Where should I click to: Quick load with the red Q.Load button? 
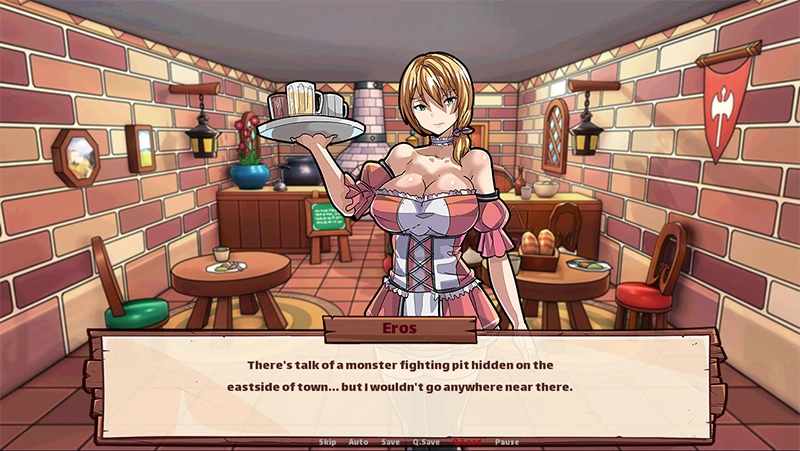467,442
